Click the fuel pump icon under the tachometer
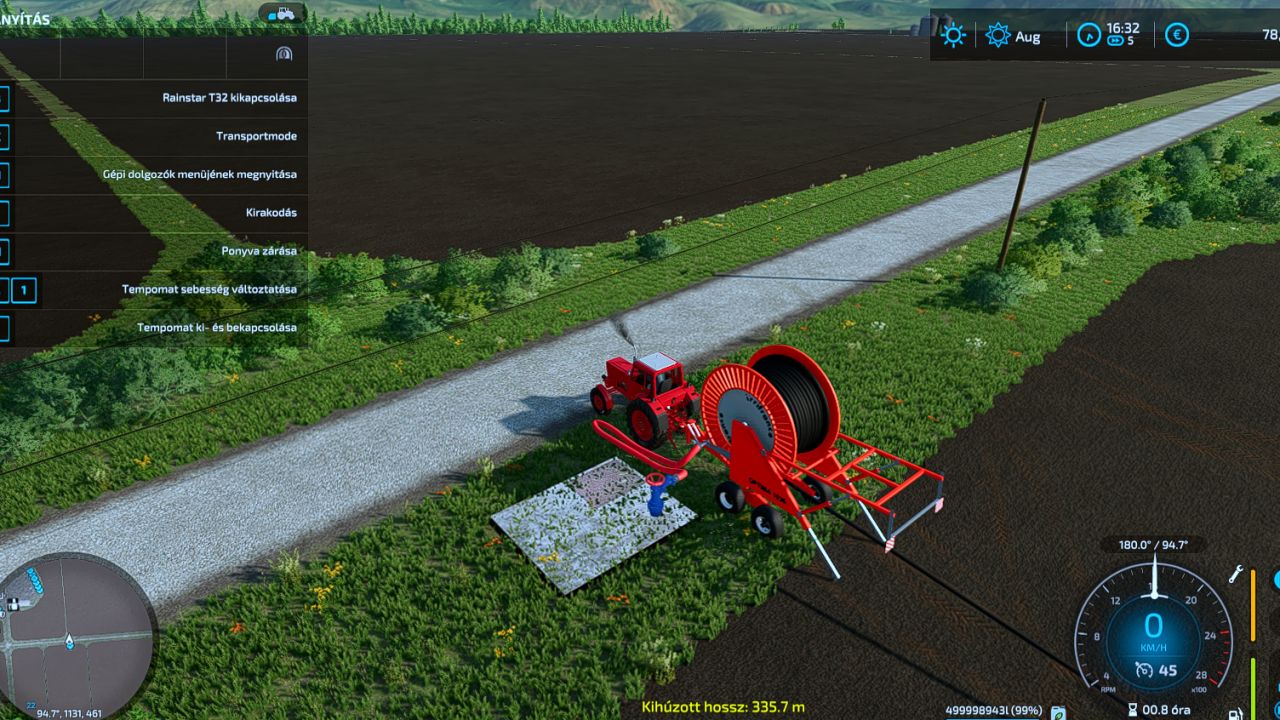This screenshot has width=1280, height=720. (1234, 712)
